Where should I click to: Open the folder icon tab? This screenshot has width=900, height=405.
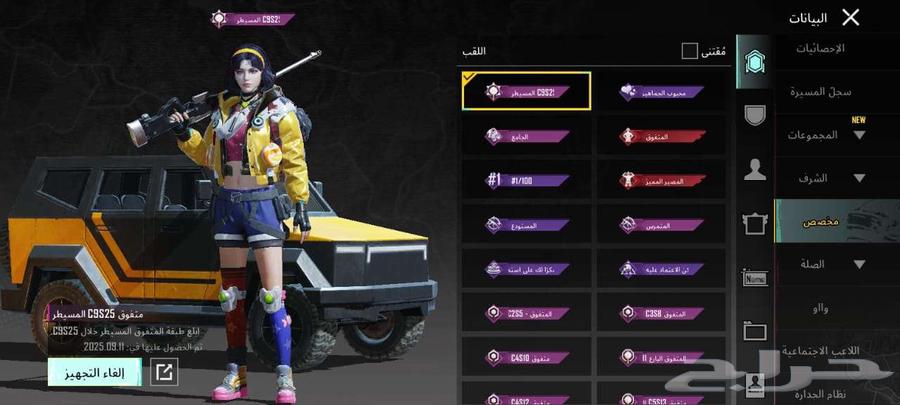tap(755, 331)
